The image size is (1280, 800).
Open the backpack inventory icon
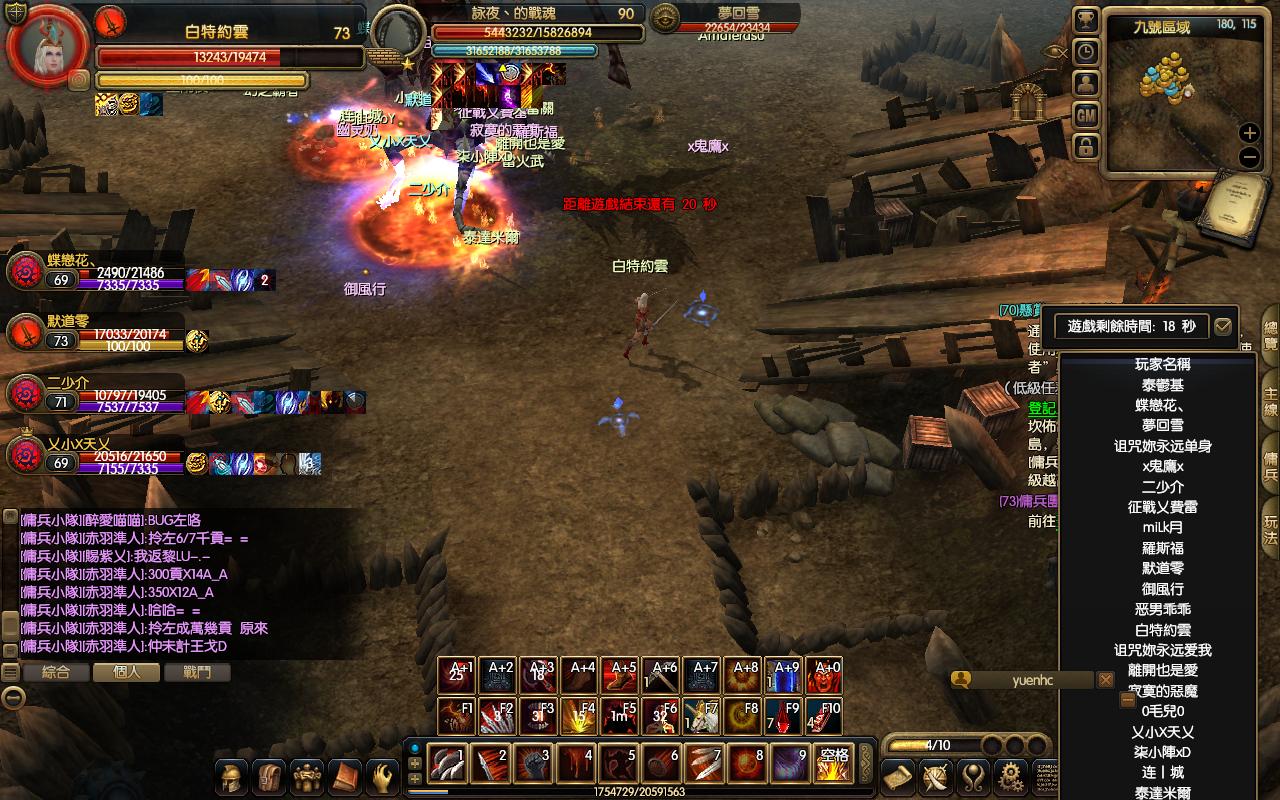(x=269, y=776)
